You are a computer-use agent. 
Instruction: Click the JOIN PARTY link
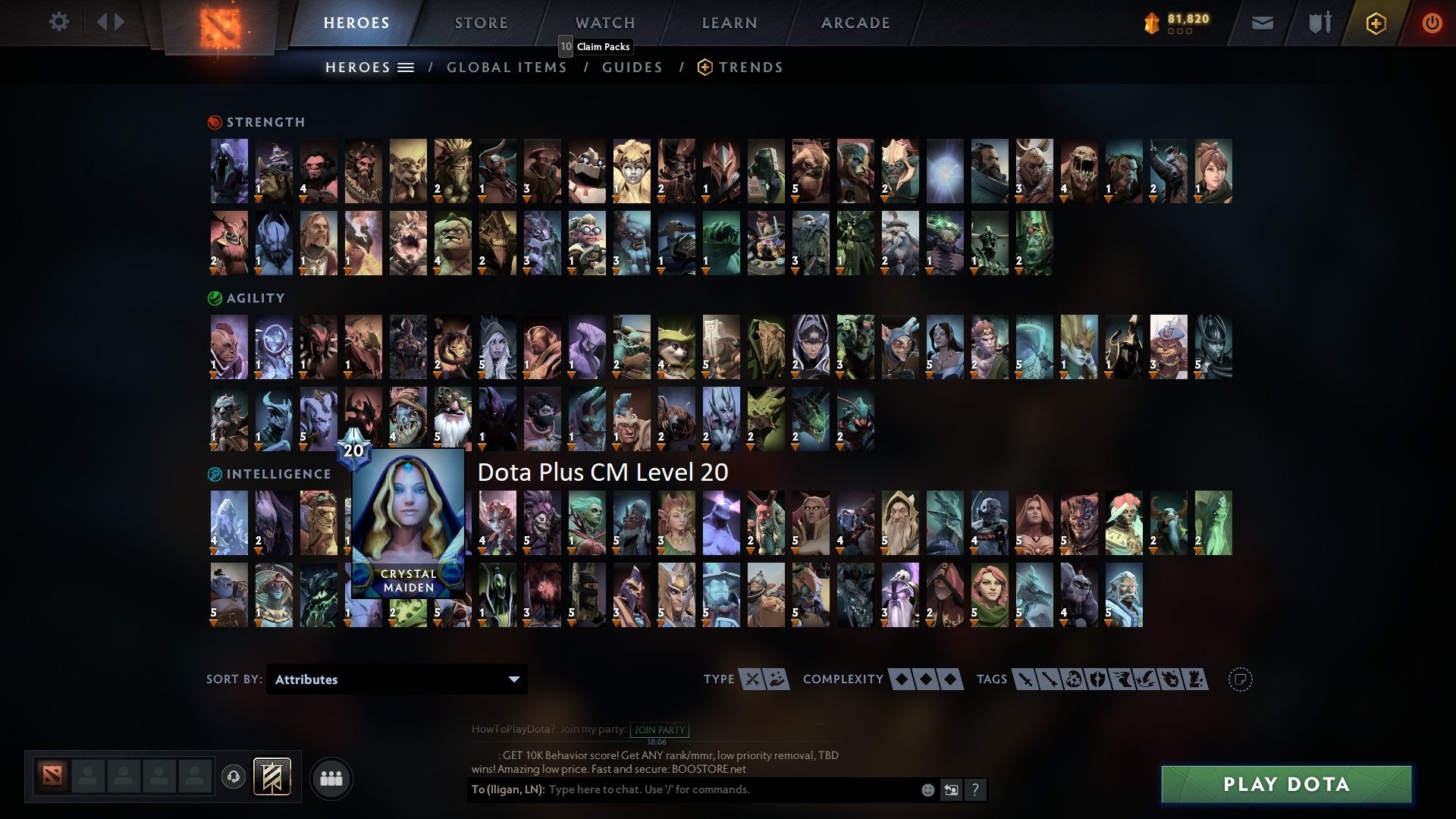click(x=659, y=730)
